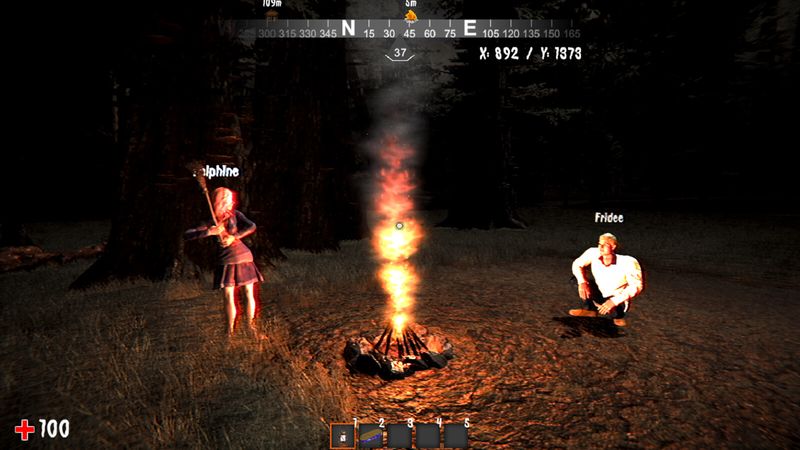
Task: Click the campfire marker on the compass
Action: coord(410,16)
